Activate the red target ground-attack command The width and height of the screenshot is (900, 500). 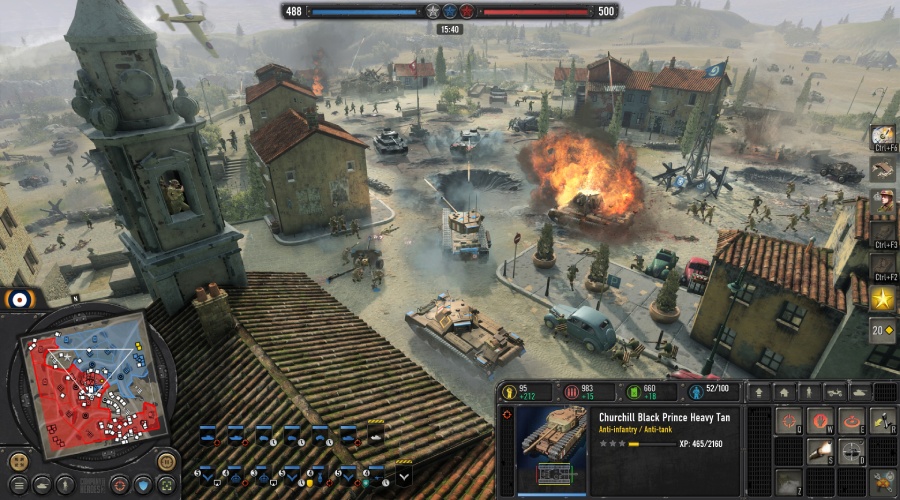[852, 421]
